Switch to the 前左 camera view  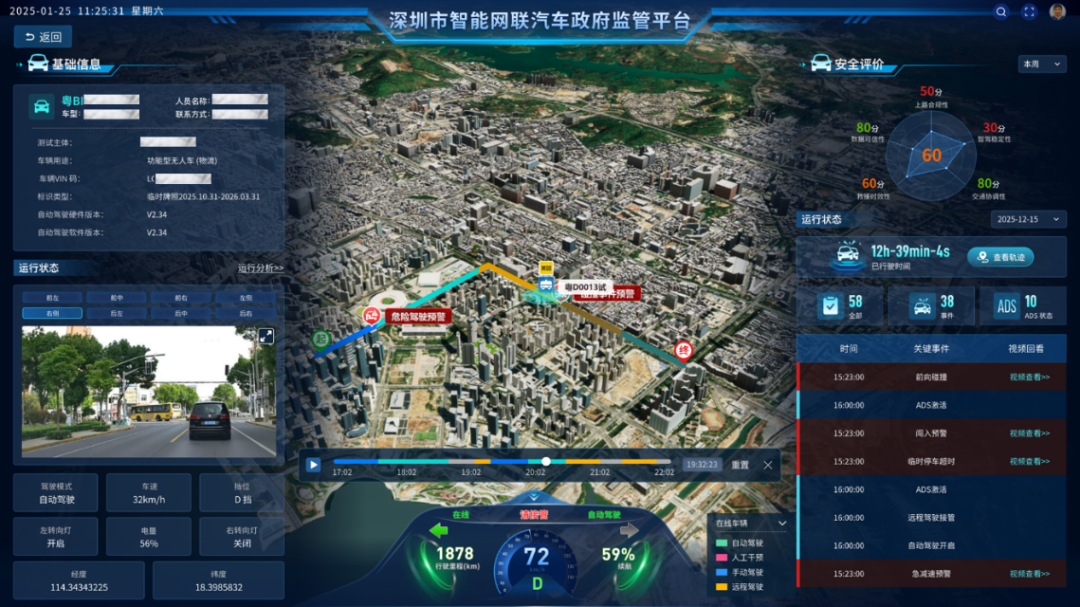53,298
